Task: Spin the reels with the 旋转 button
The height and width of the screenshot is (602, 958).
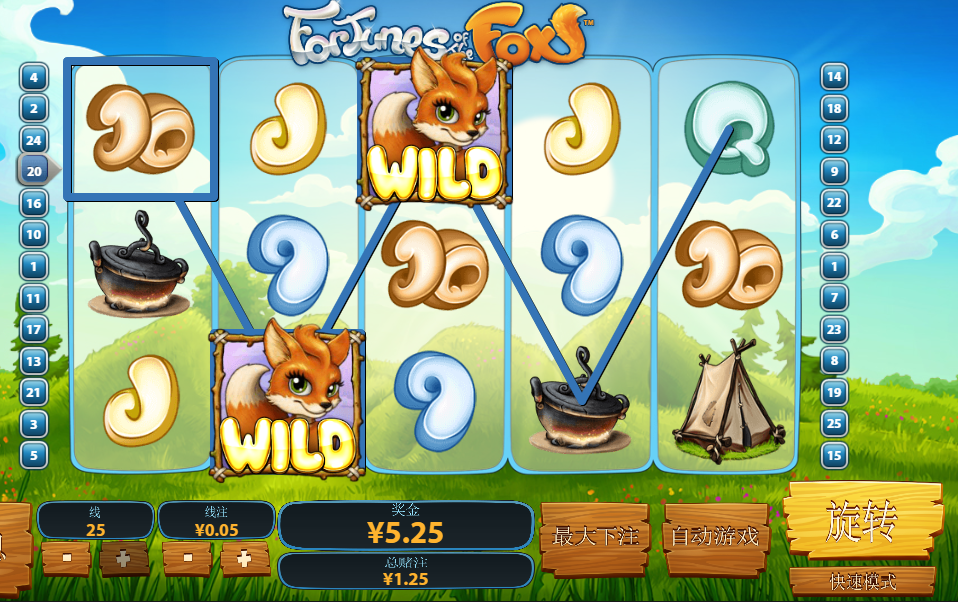Action: 864,520
